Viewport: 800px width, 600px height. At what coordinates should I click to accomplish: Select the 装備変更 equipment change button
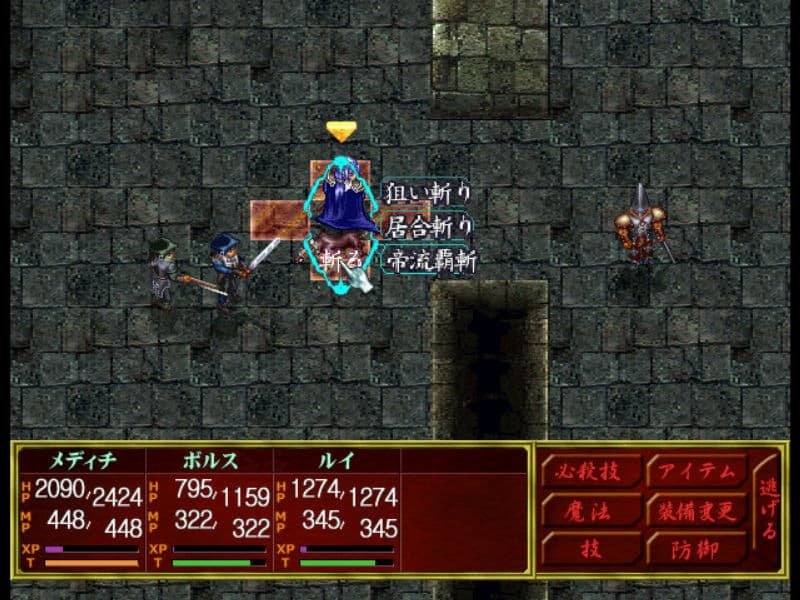click(697, 511)
